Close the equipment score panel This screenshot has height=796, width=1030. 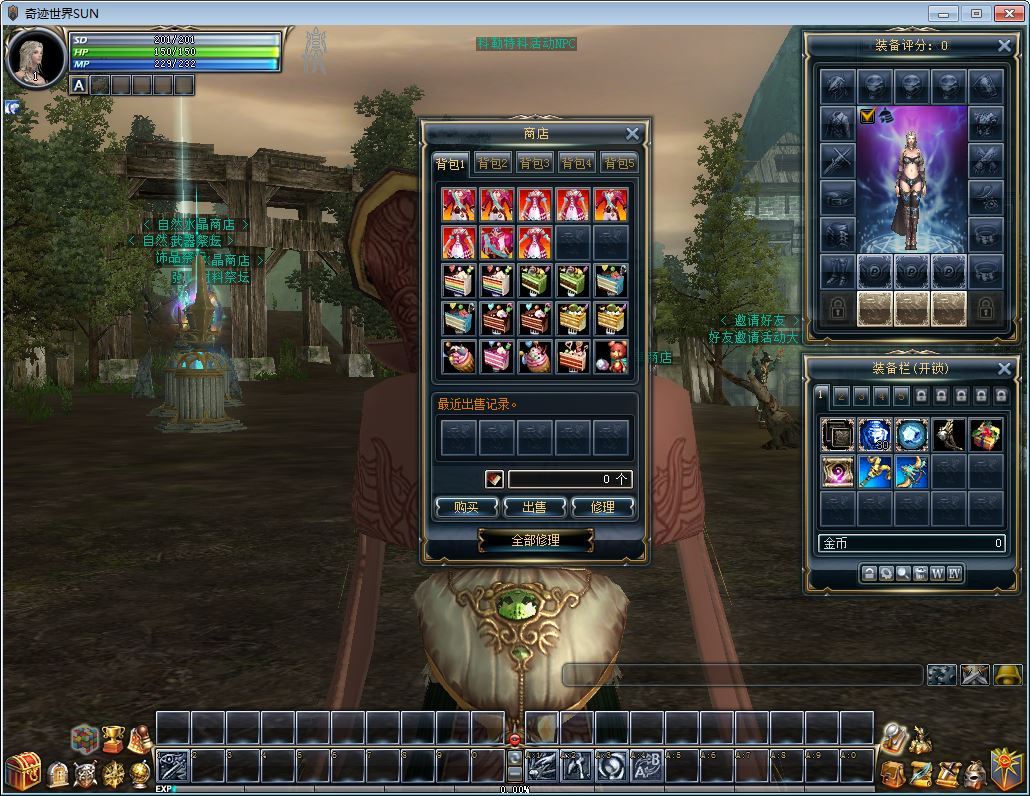[x=1004, y=45]
